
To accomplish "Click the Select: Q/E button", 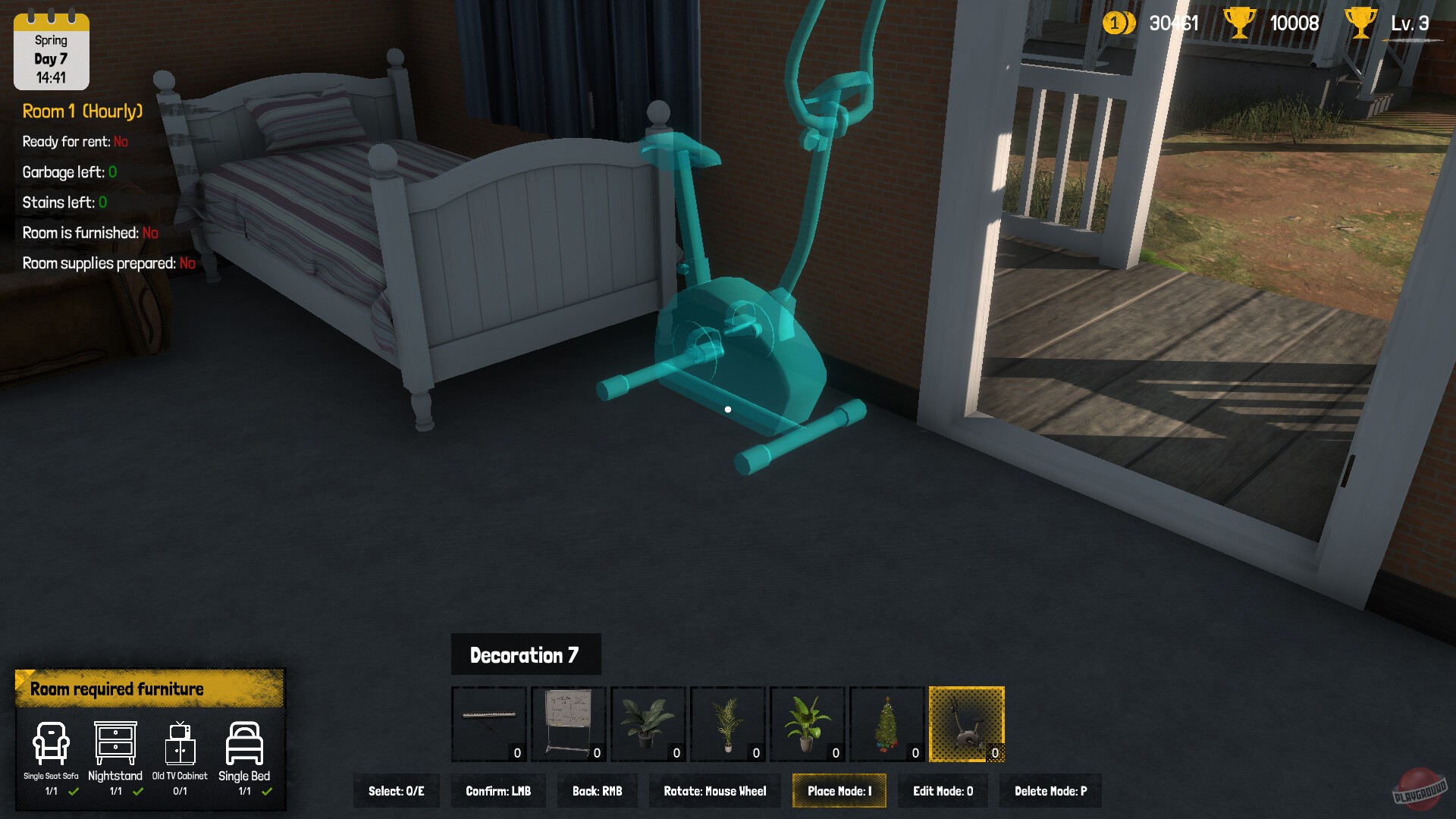I will tap(396, 790).
